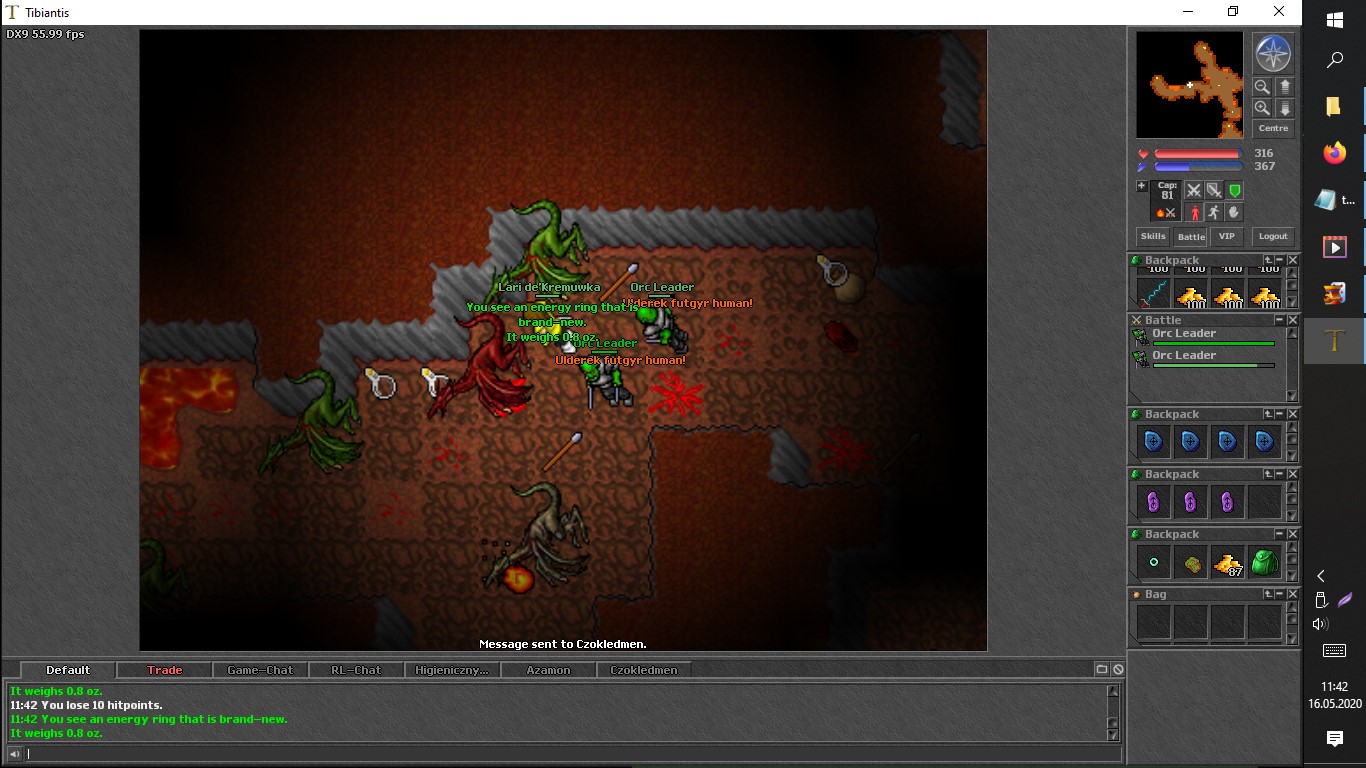
Task: Select the energy ring in the backpack
Action: (1153, 563)
